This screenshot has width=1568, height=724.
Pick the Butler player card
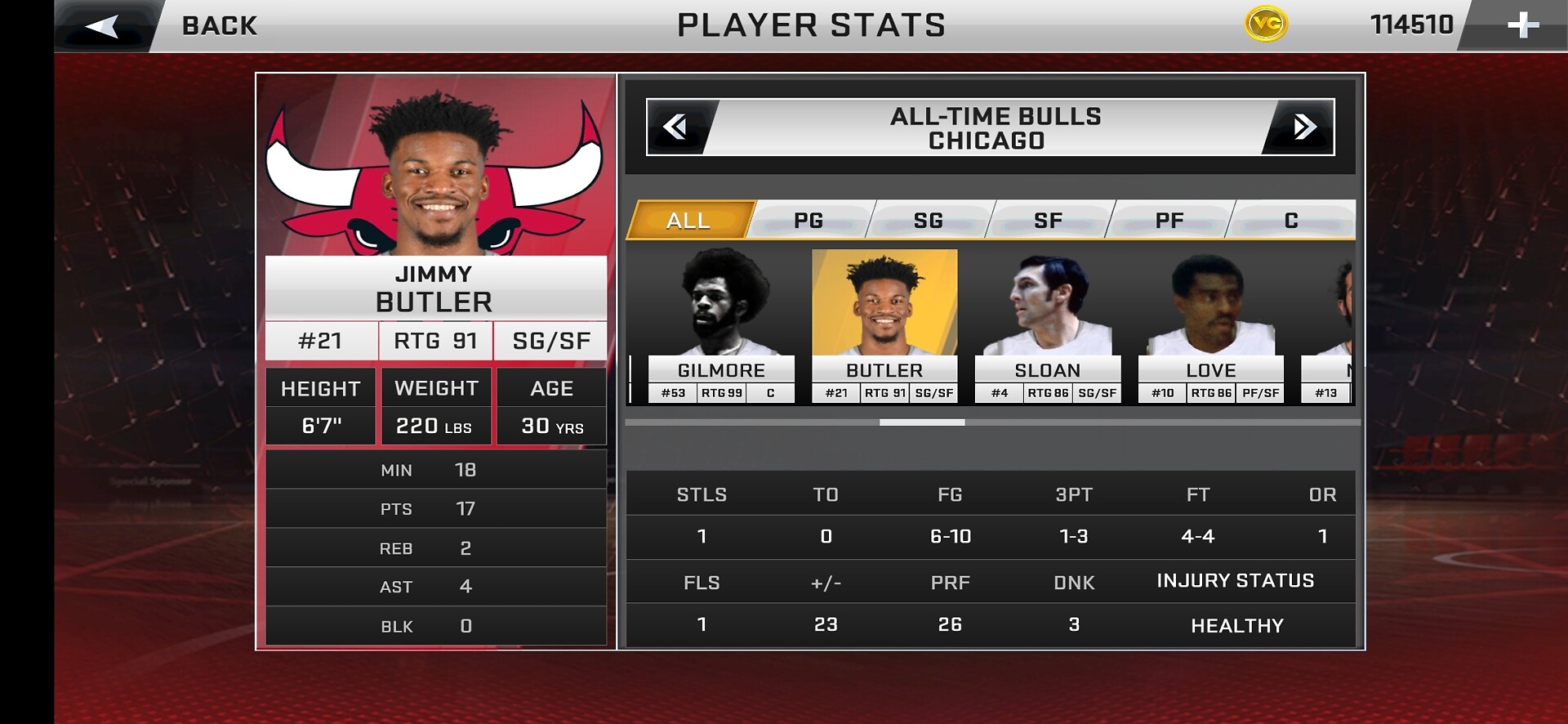[x=884, y=327]
